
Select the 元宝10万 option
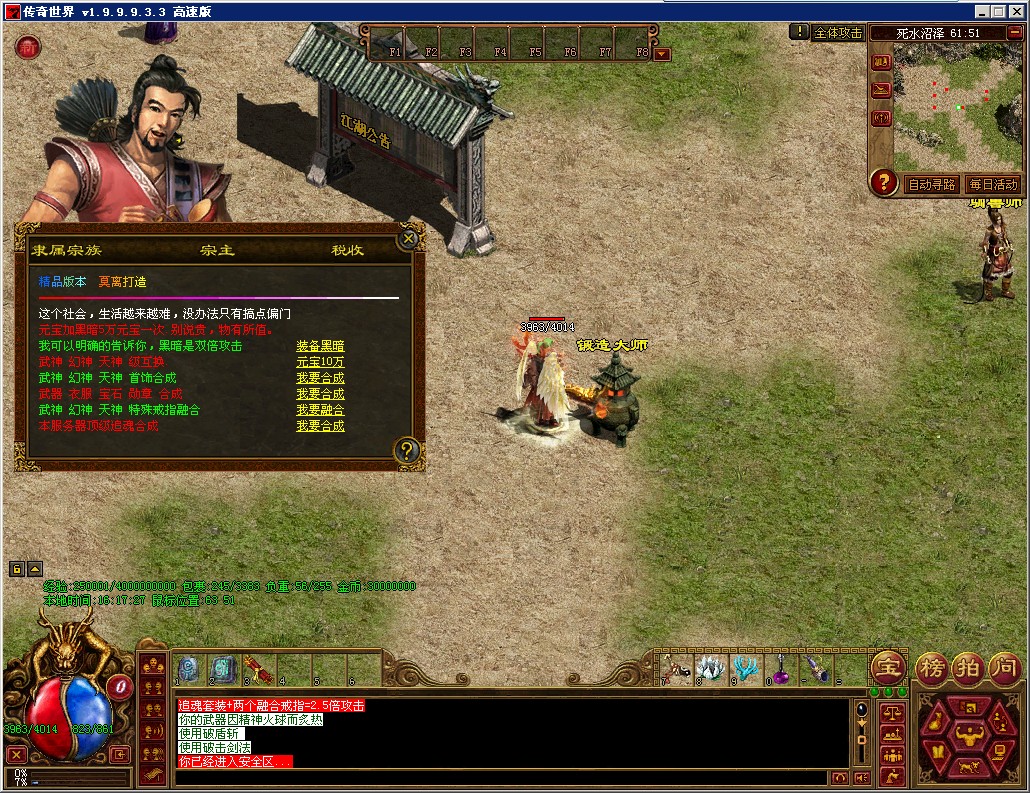click(320, 362)
